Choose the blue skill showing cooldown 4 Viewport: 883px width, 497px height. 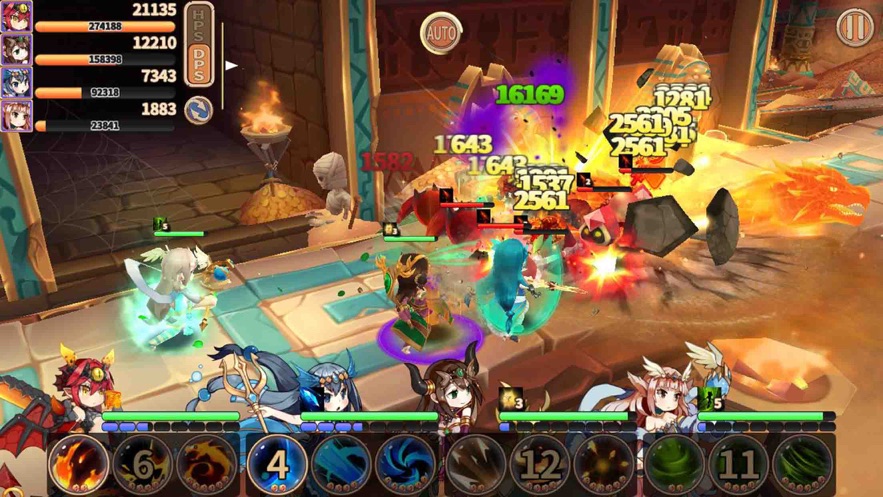(x=277, y=464)
